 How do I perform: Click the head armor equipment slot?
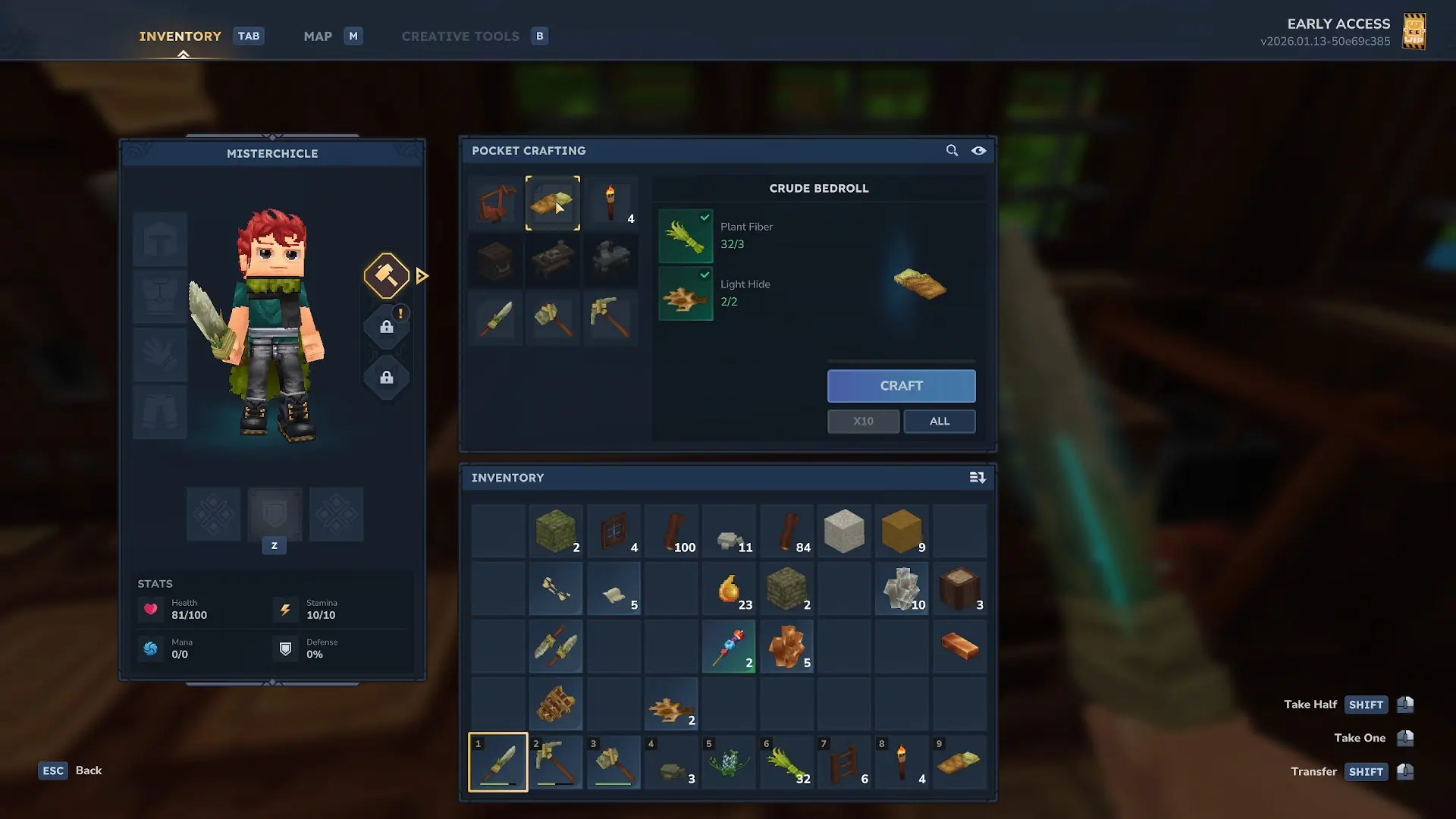pyautogui.click(x=160, y=240)
